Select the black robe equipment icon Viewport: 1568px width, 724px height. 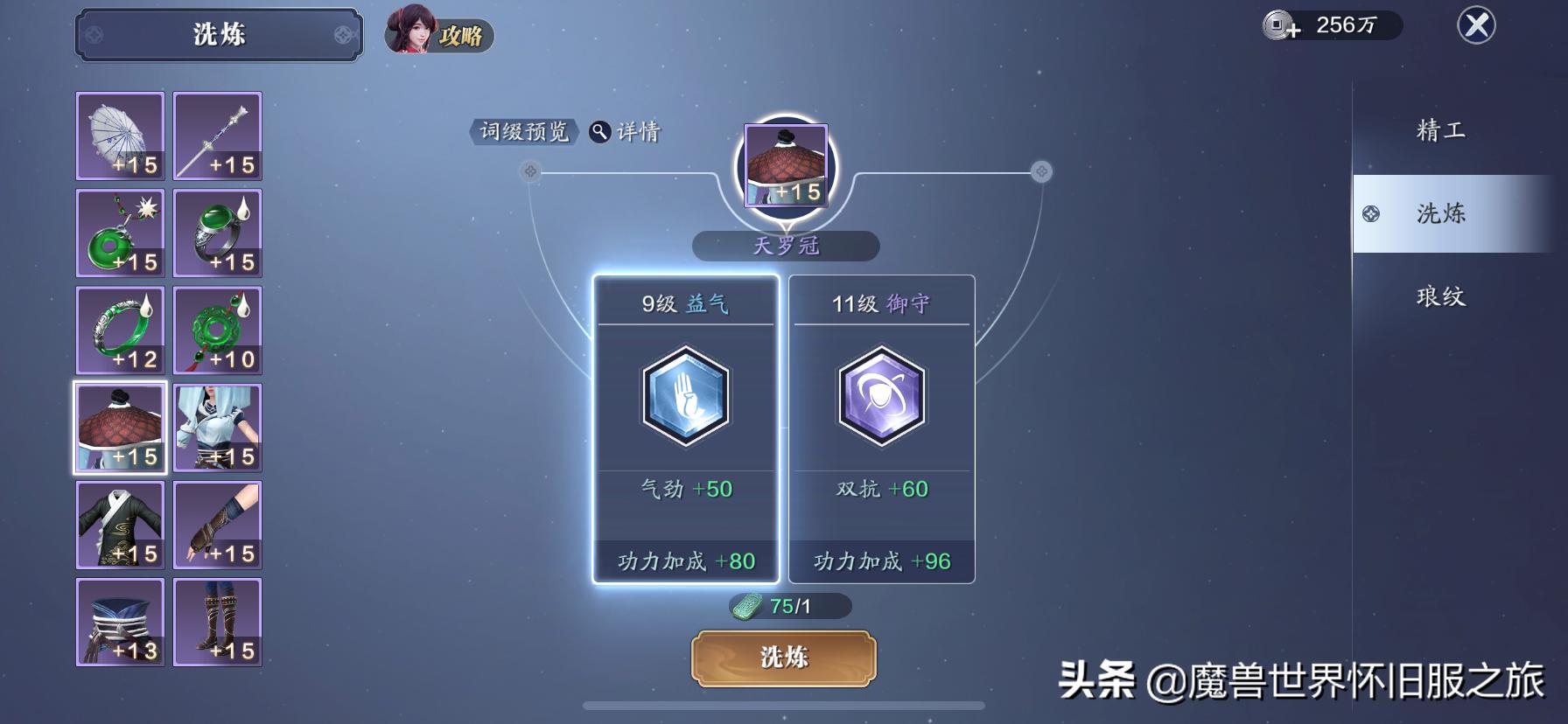pos(120,525)
